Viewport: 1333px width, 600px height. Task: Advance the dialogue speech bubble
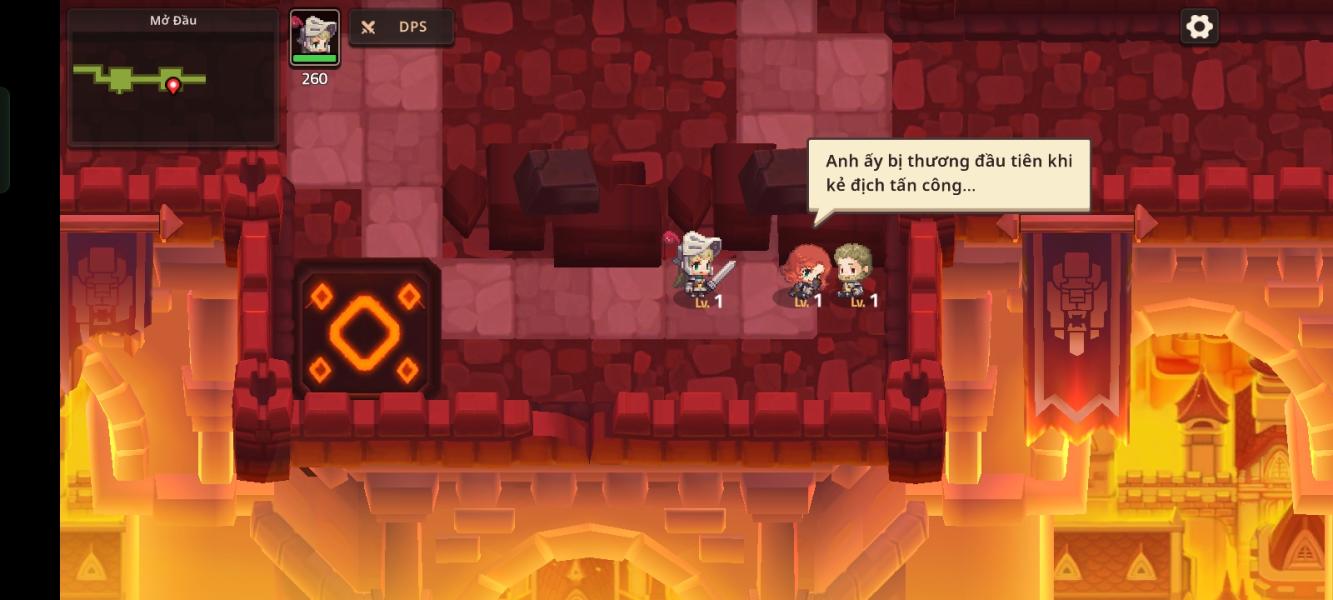tap(948, 174)
